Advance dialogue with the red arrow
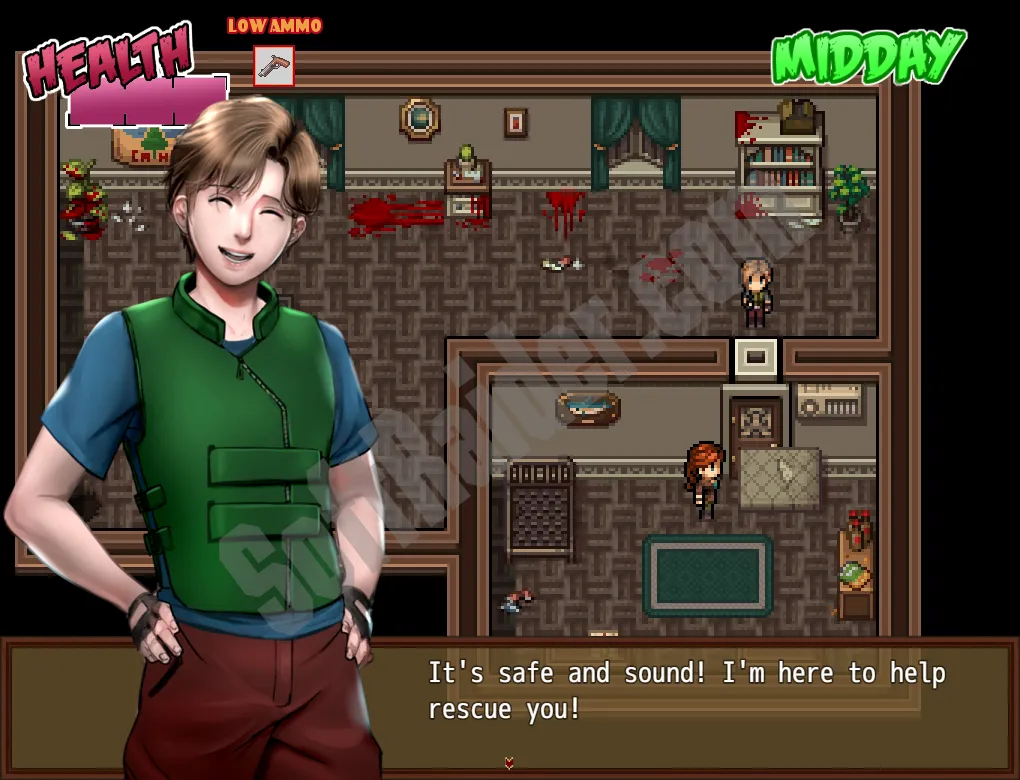 (x=509, y=763)
